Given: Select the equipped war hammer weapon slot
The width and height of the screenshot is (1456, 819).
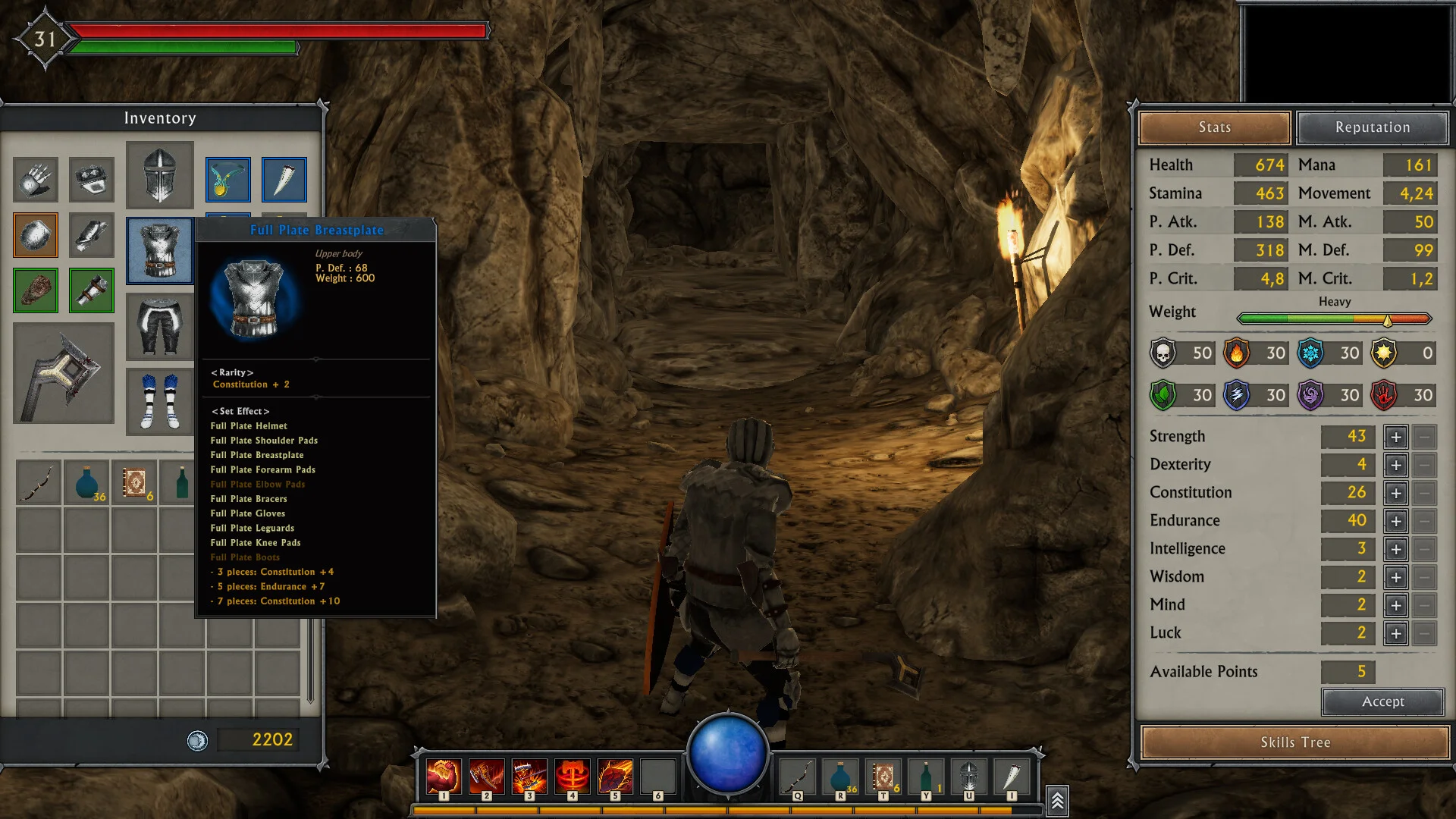Looking at the screenshot, I should [64, 373].
